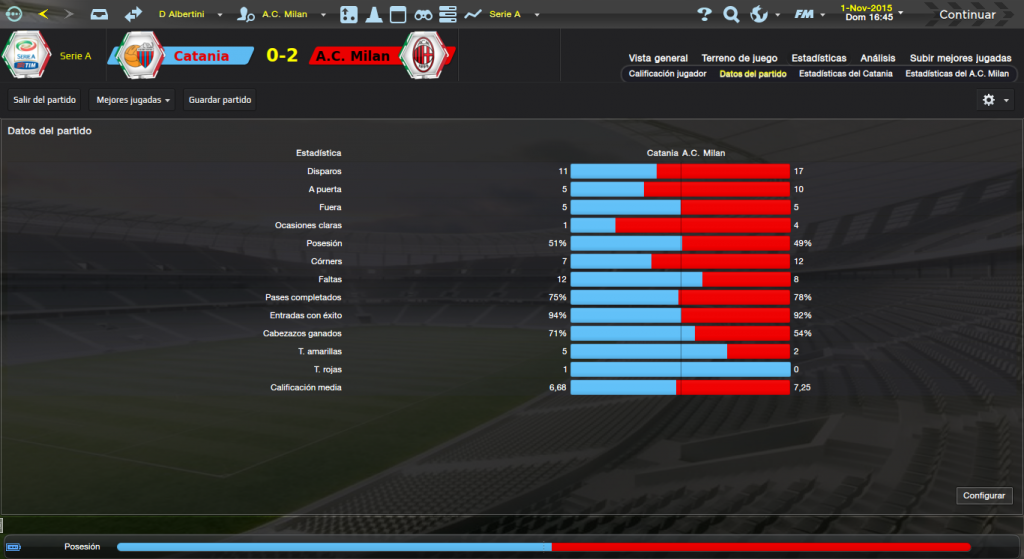The width and height of the screenshot is (1024, 559).
Task: Show the Terreno de juego view
Action: pyautogui.click(x=739, y=58)
